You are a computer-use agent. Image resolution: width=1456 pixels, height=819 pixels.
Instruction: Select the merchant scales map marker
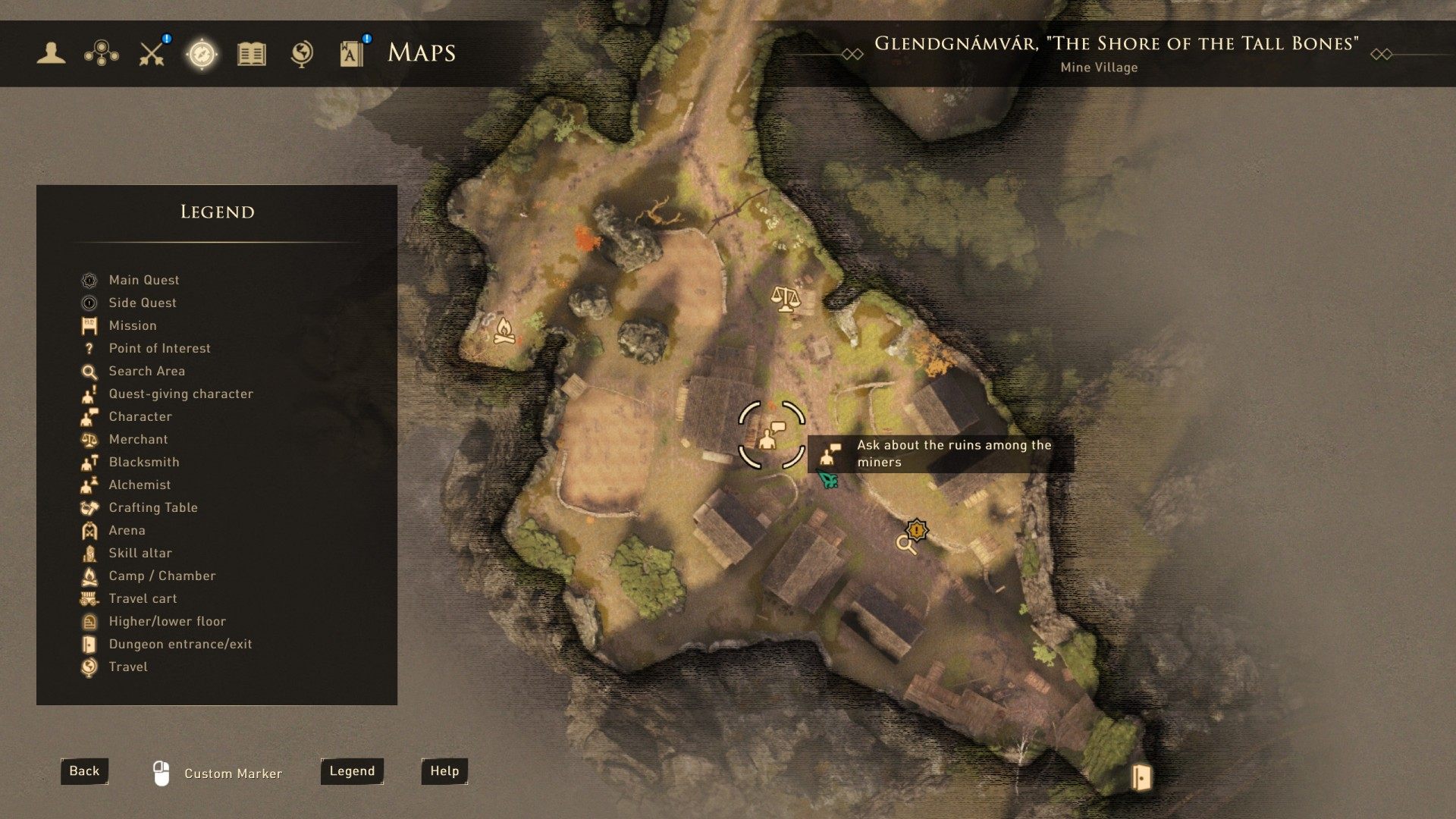(785, 298)
